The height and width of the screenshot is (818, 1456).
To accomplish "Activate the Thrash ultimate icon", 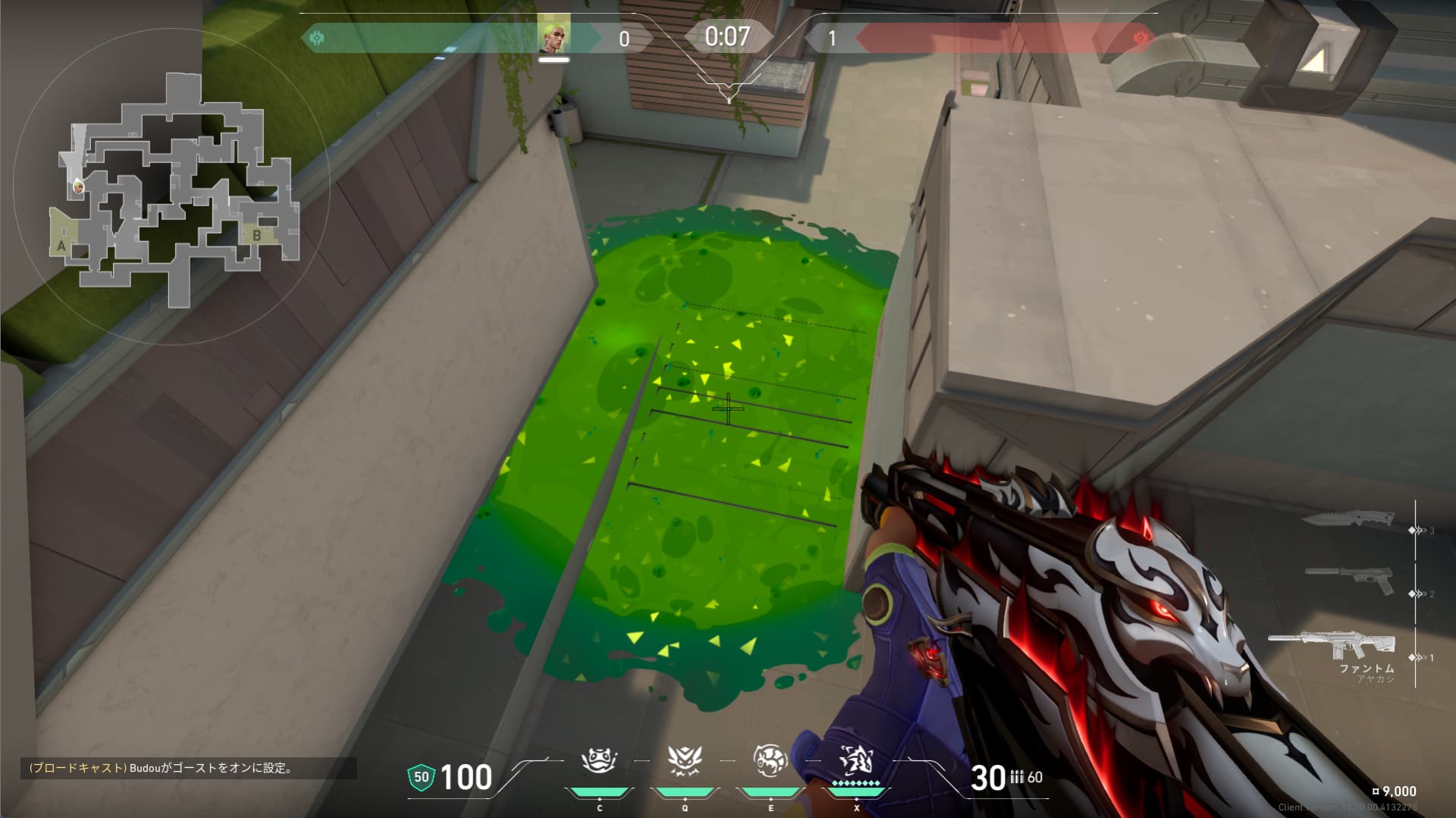I will click(x=856, y=760).
